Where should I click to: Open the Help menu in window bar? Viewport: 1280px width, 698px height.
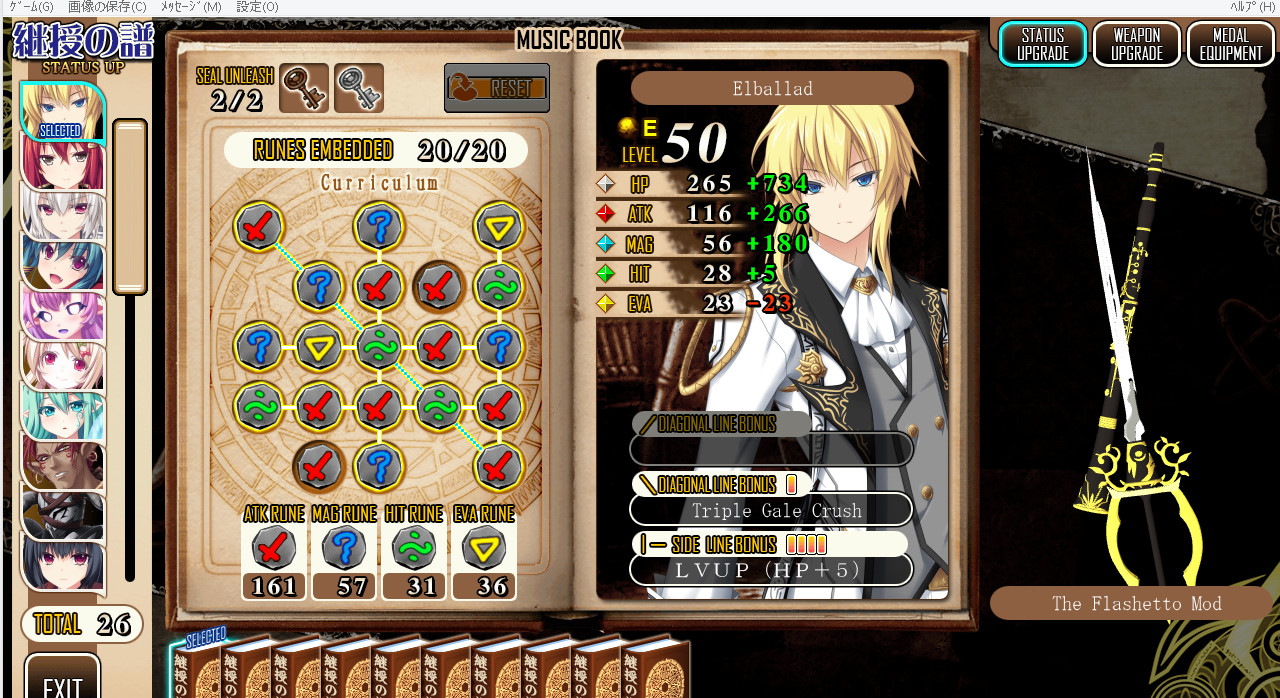(x=1252, y=7)
